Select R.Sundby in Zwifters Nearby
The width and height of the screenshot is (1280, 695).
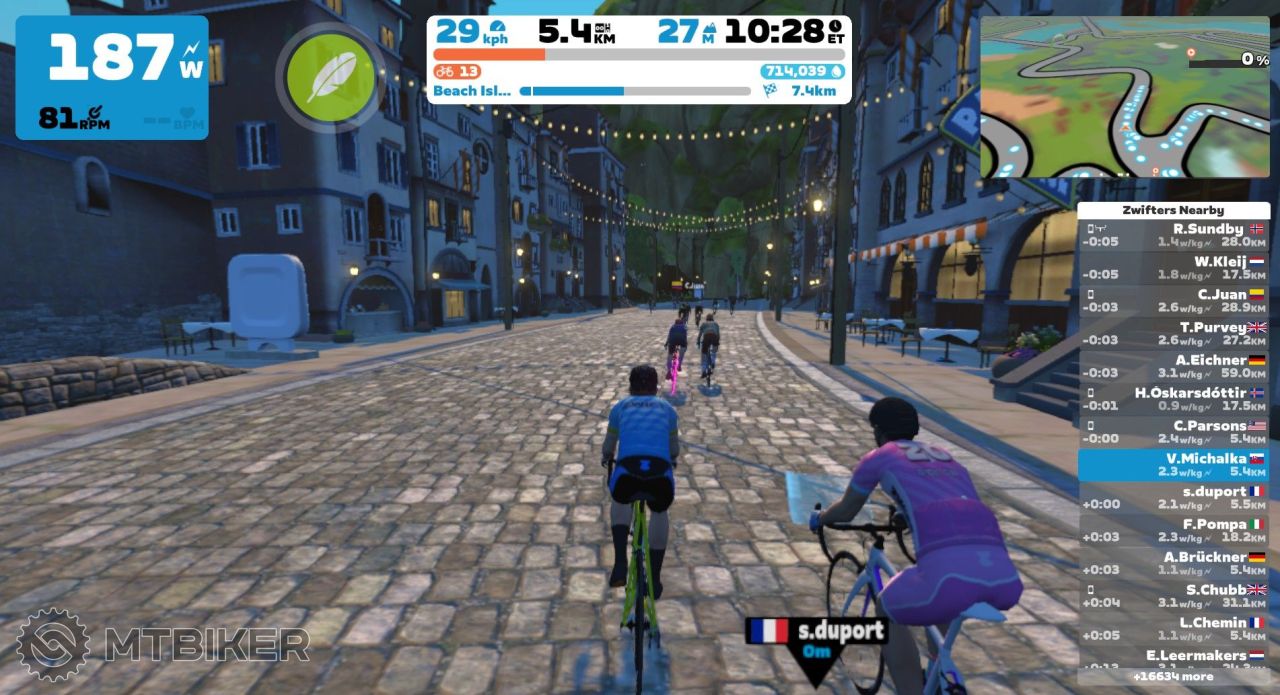(1173, 235)
